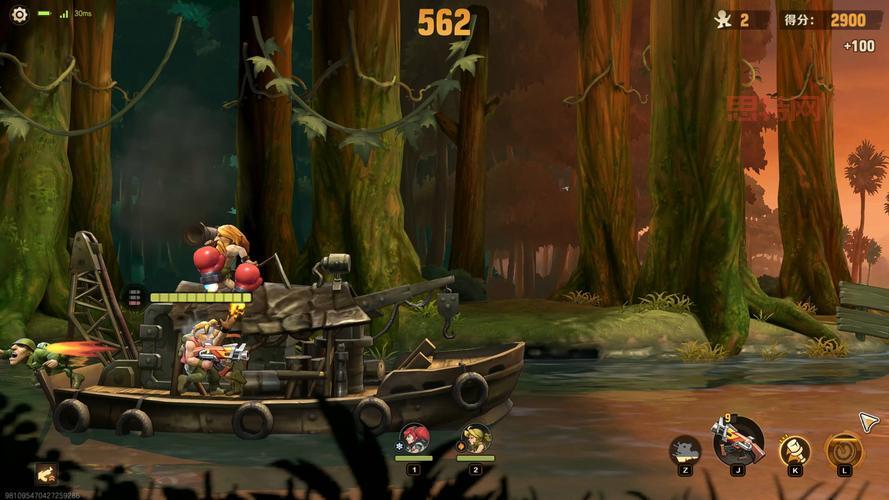Screen dimensions: 889x500
Task: Fire the rifle attack button
Action: pyautogui.click(x=738, y=440)
